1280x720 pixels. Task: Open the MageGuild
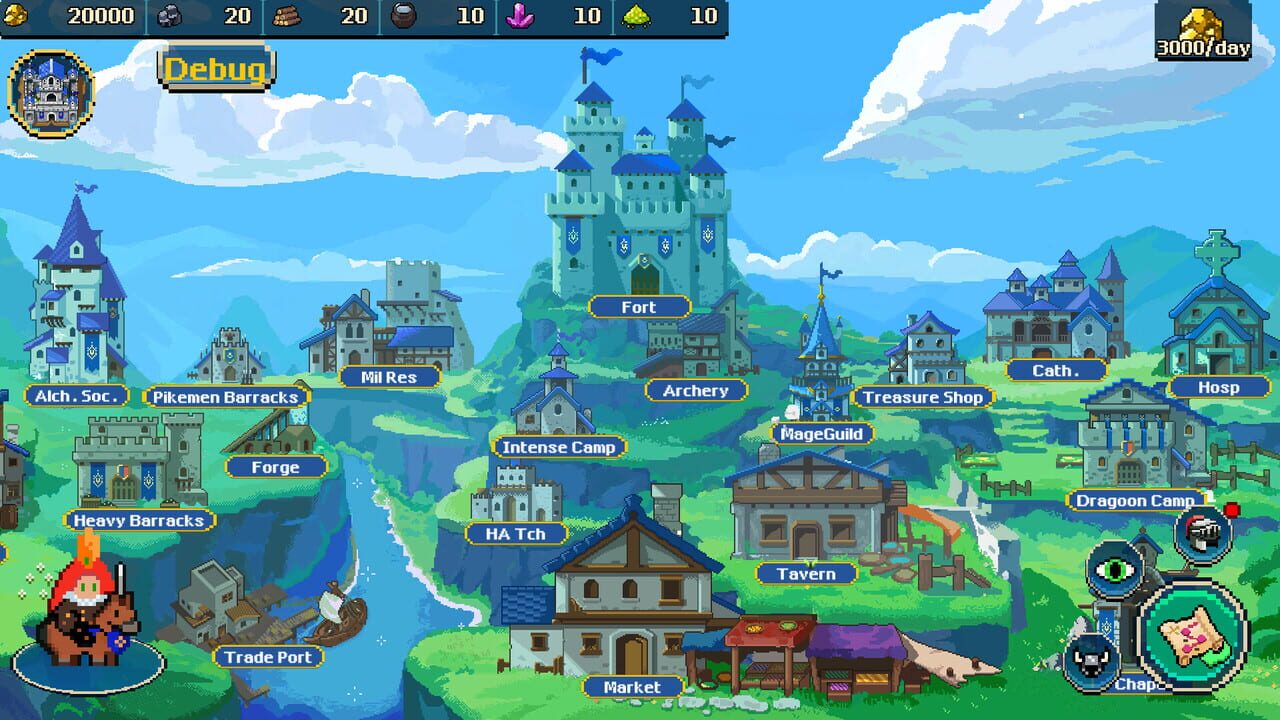pyautogui.click(x=824, y=432)
